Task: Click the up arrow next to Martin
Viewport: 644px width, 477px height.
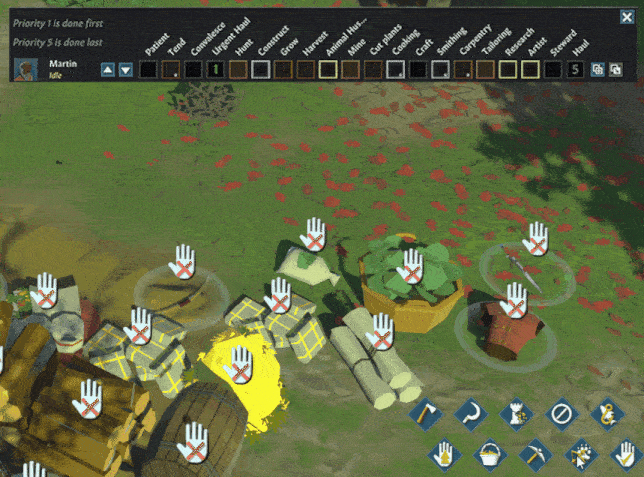Action: coord(108,70)
